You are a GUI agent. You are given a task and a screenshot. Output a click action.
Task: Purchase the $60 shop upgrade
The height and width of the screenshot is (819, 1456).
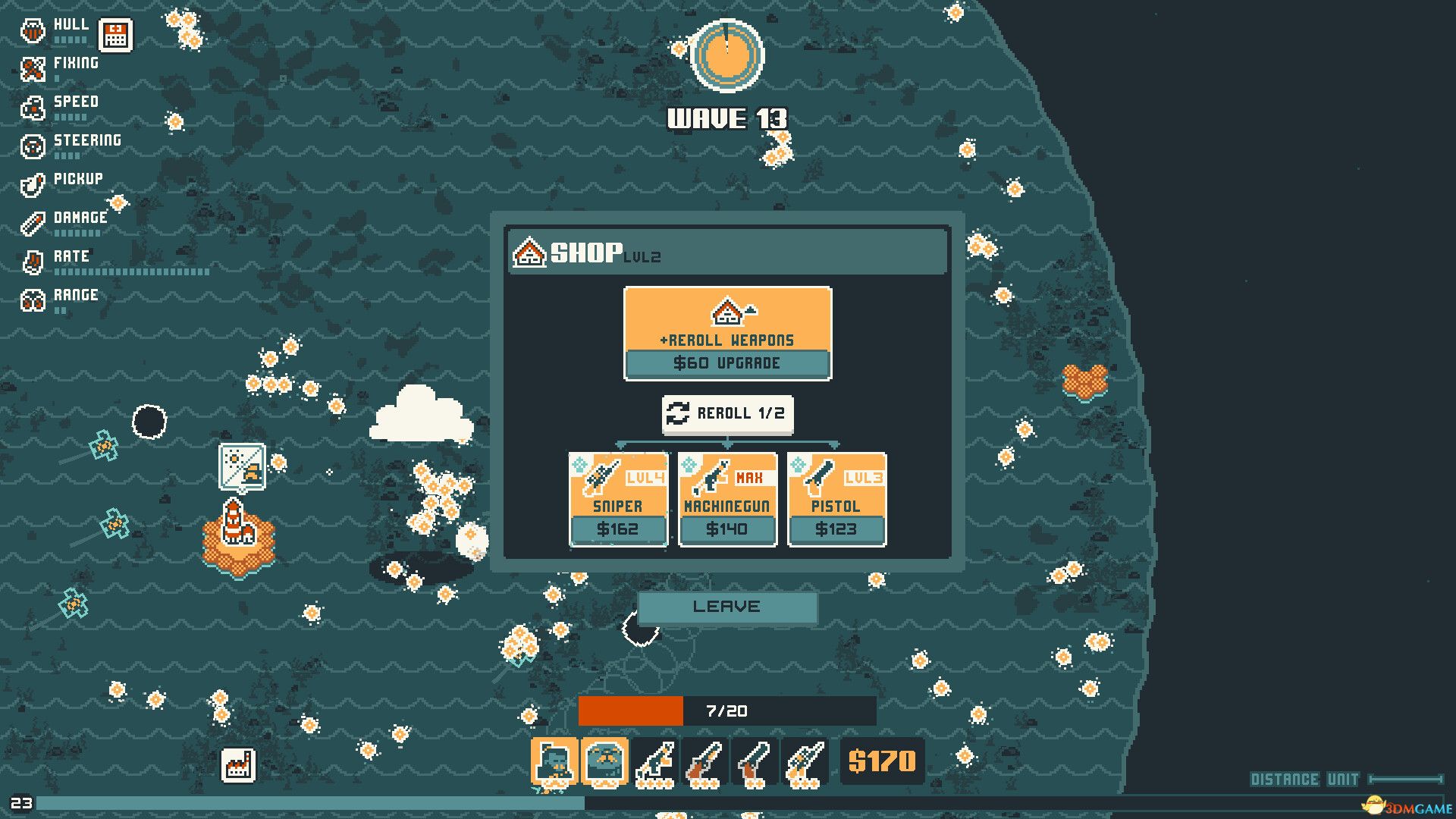pos(726,363)
